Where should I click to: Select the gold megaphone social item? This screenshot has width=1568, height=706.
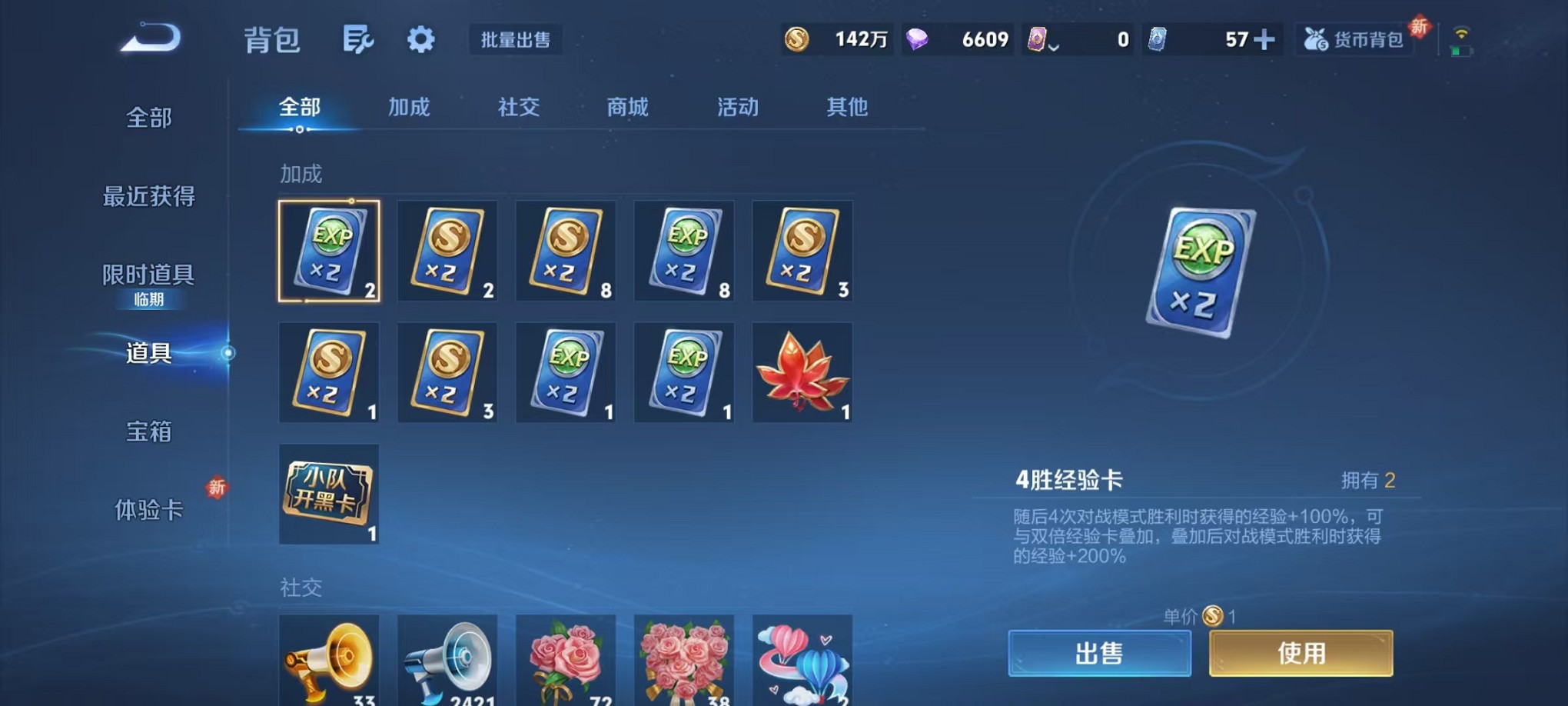tap(329, 661)
